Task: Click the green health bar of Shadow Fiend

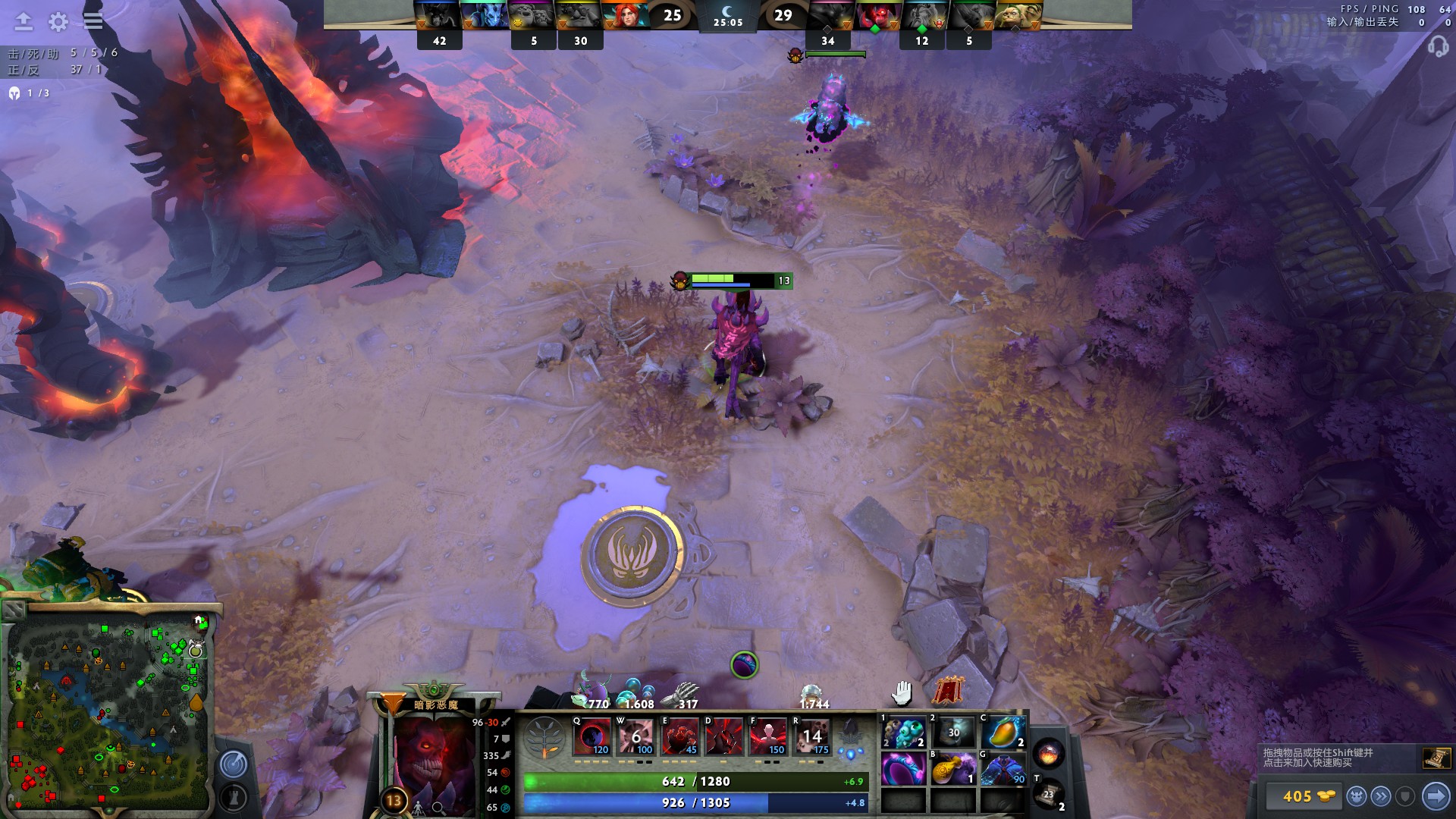Action: tap(711, 278)
